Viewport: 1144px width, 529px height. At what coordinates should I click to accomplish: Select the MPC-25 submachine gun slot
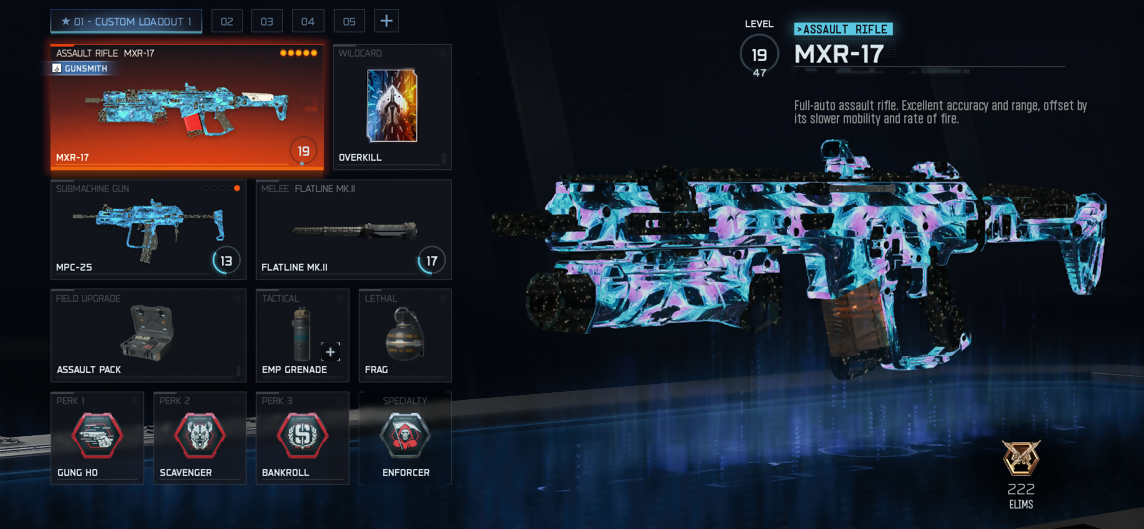point(148,230)
